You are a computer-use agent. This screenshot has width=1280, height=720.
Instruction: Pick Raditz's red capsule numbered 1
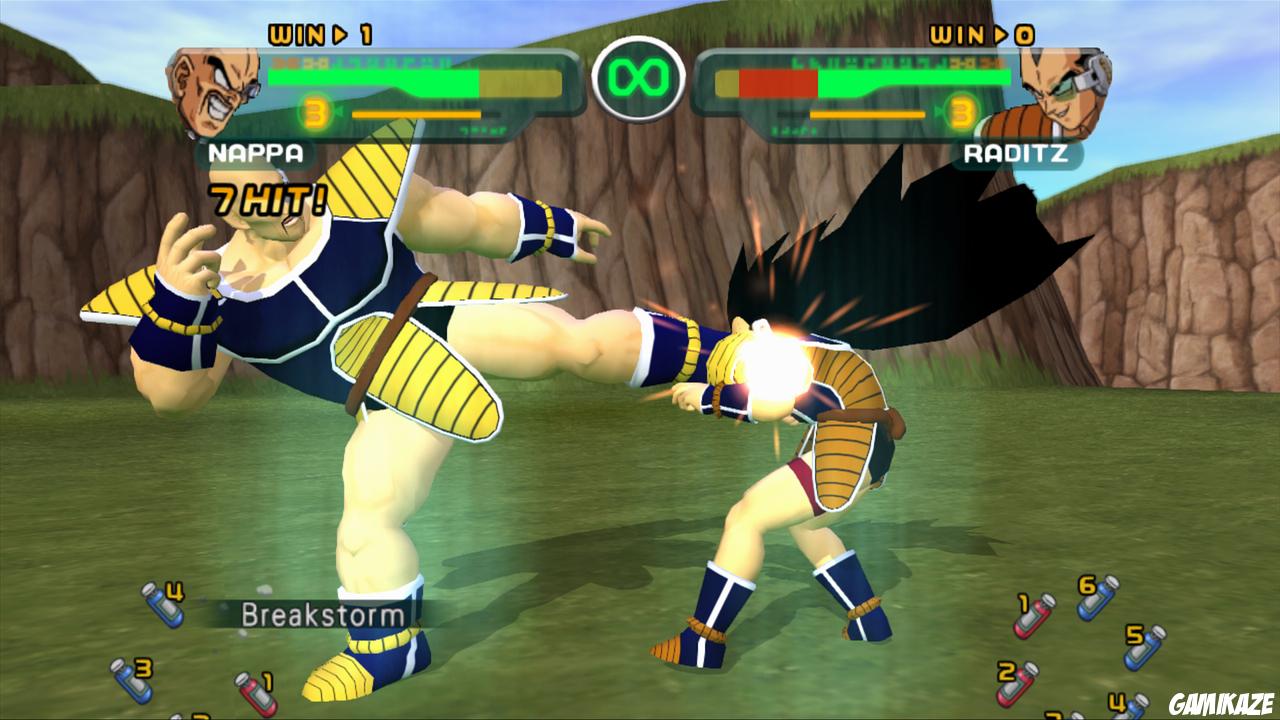click(x=1033, y=618)
